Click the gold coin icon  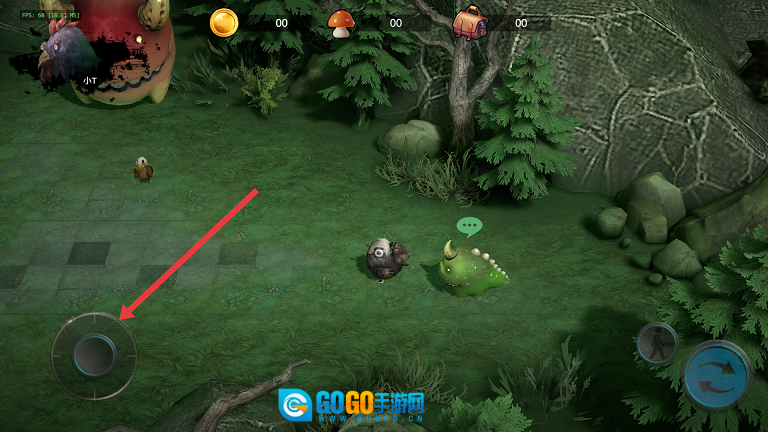pyautogui.click(x=224, y=22)
